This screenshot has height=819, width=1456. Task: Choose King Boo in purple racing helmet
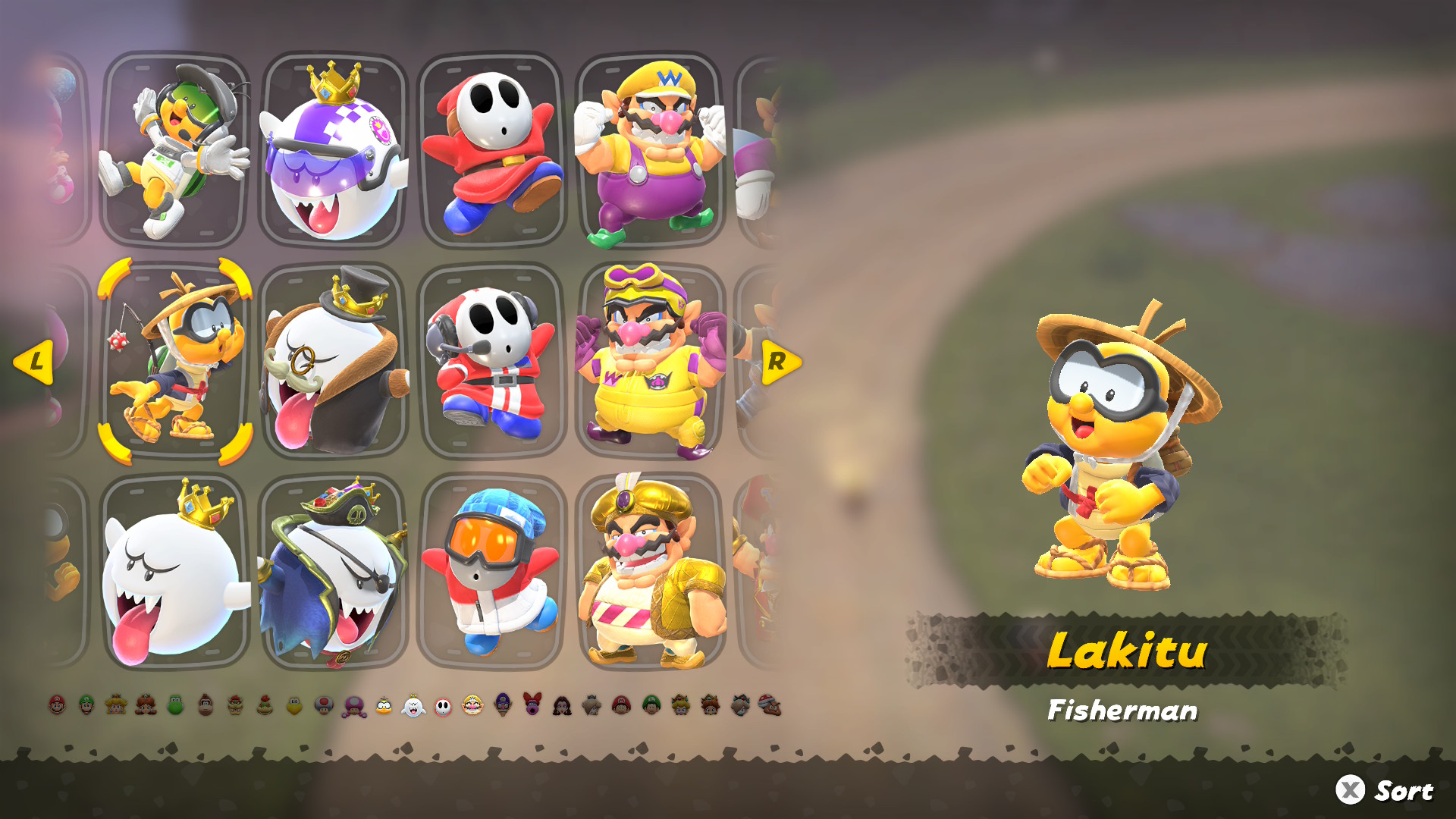pos(334,149)
